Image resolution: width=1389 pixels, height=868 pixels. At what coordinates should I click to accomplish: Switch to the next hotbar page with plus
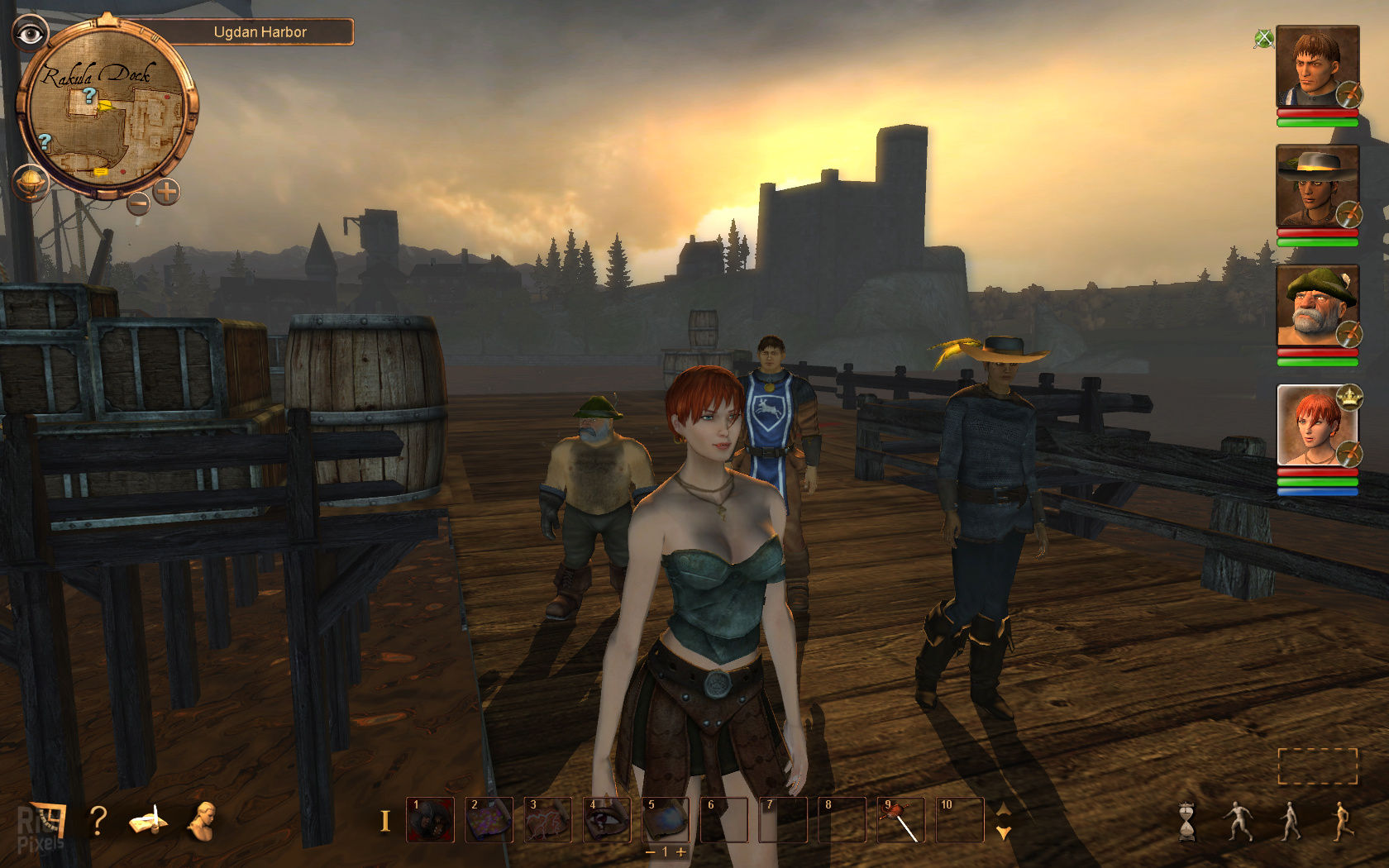click(681, 851)
